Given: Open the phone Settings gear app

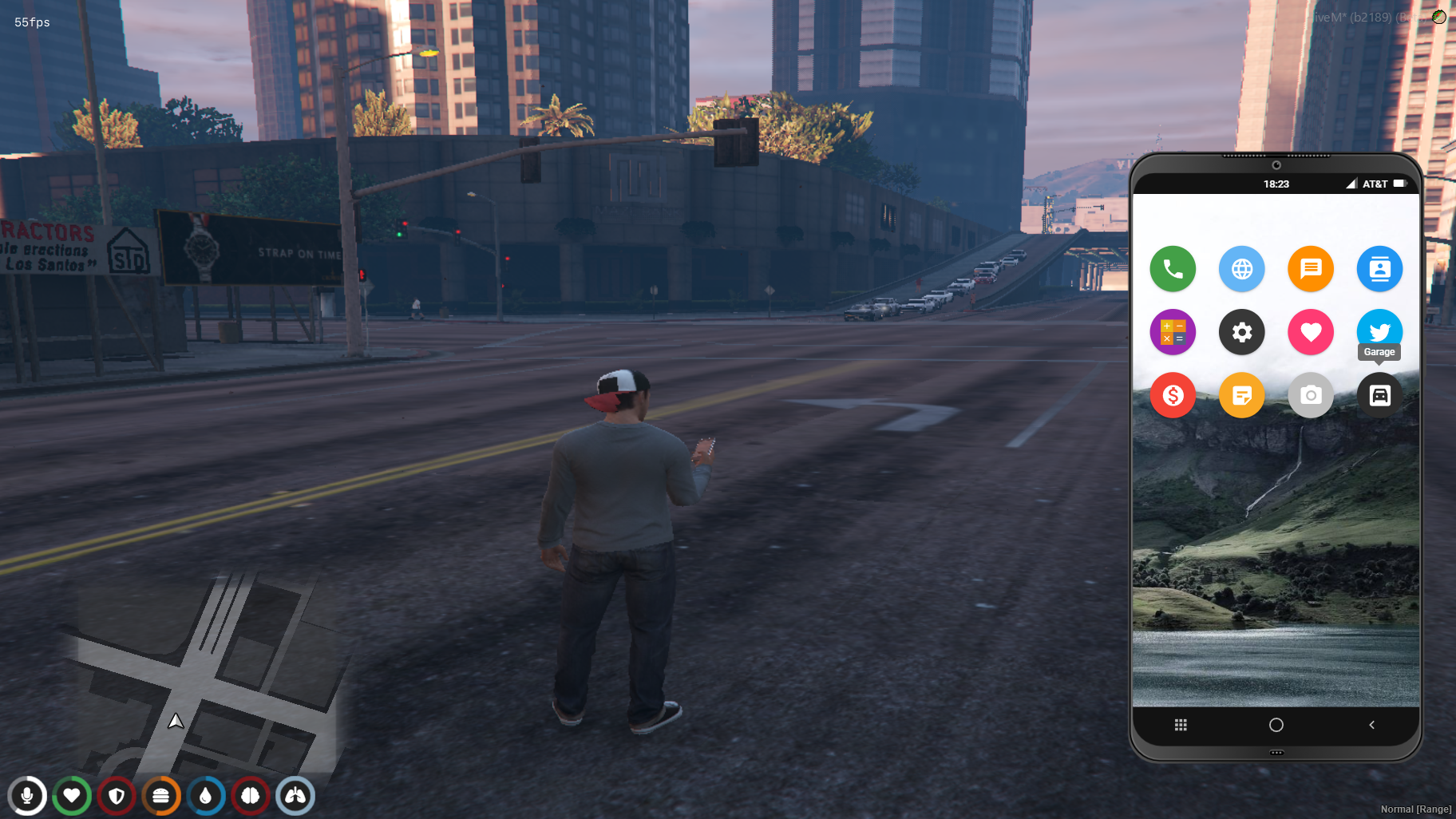Looking at the screenshot, I should point(1241,332).
